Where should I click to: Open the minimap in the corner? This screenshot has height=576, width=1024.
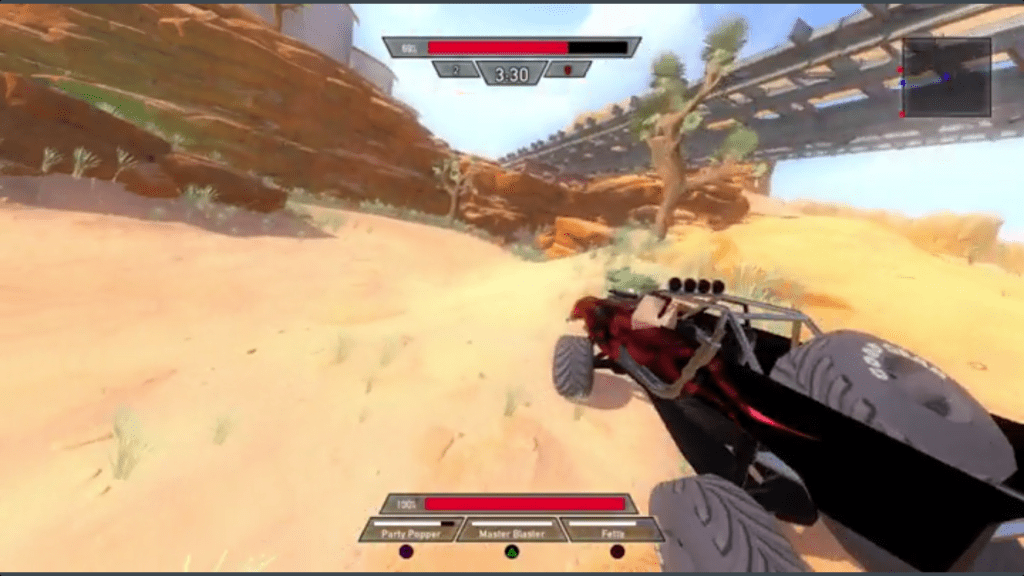coord(946,77)
